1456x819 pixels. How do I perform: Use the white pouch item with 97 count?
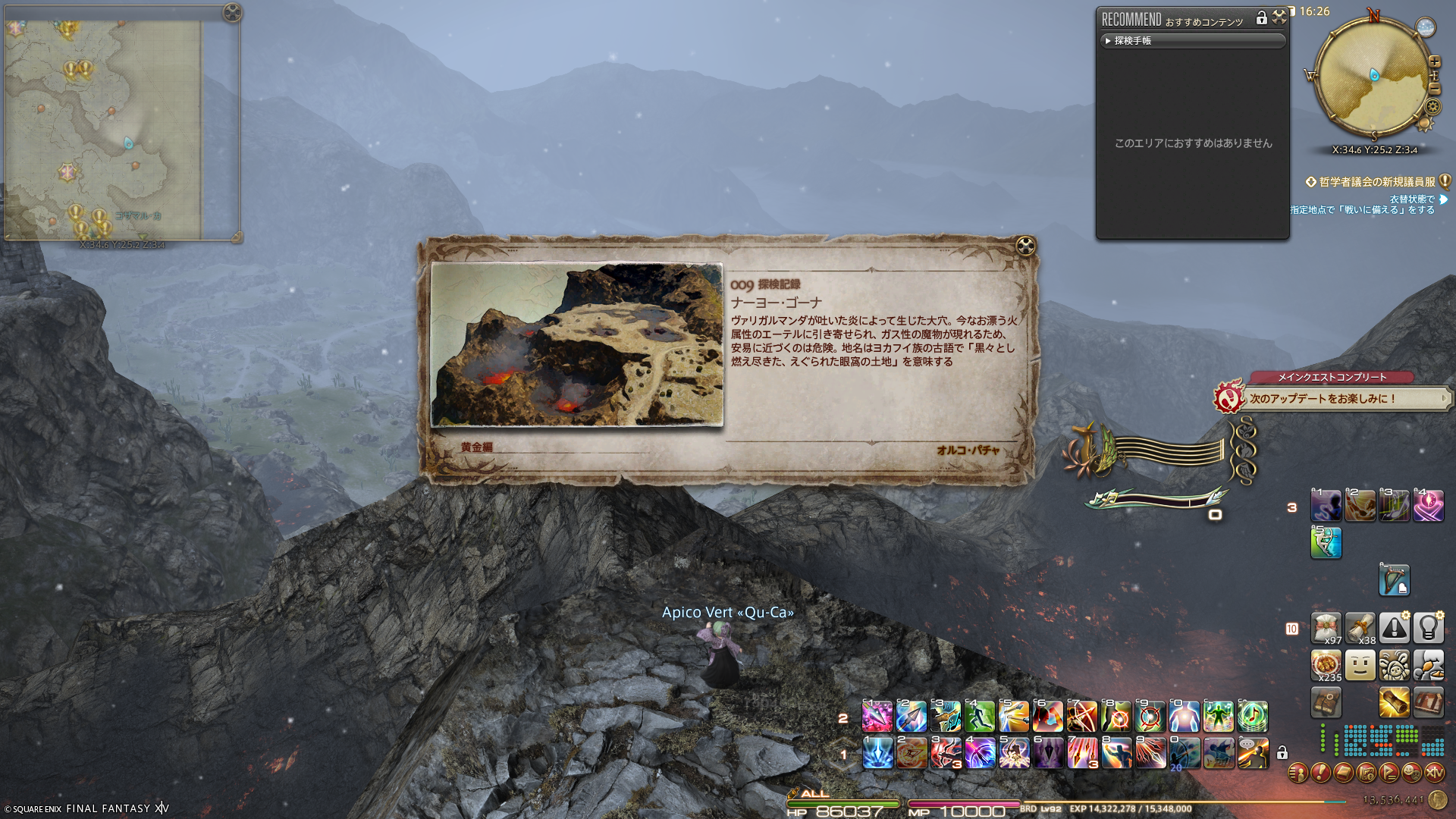1326,629
